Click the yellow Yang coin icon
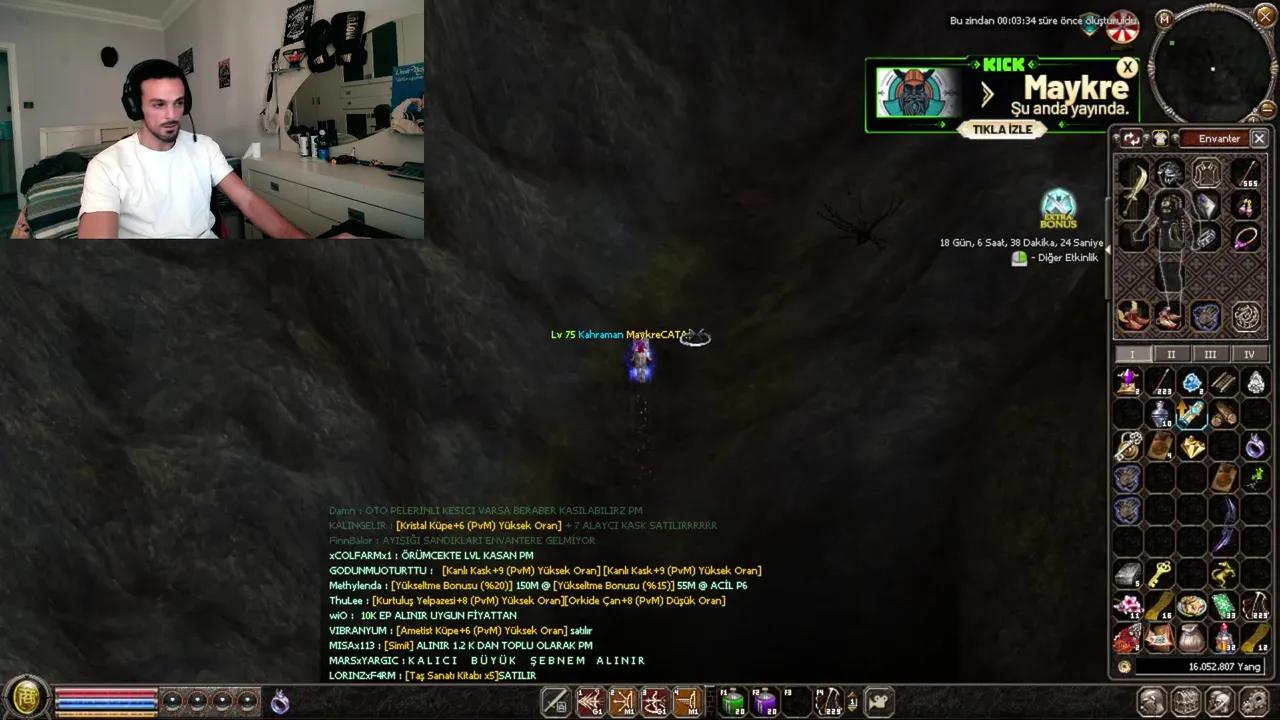This screenshot has height=720, width=1280. coord(1124,666)
